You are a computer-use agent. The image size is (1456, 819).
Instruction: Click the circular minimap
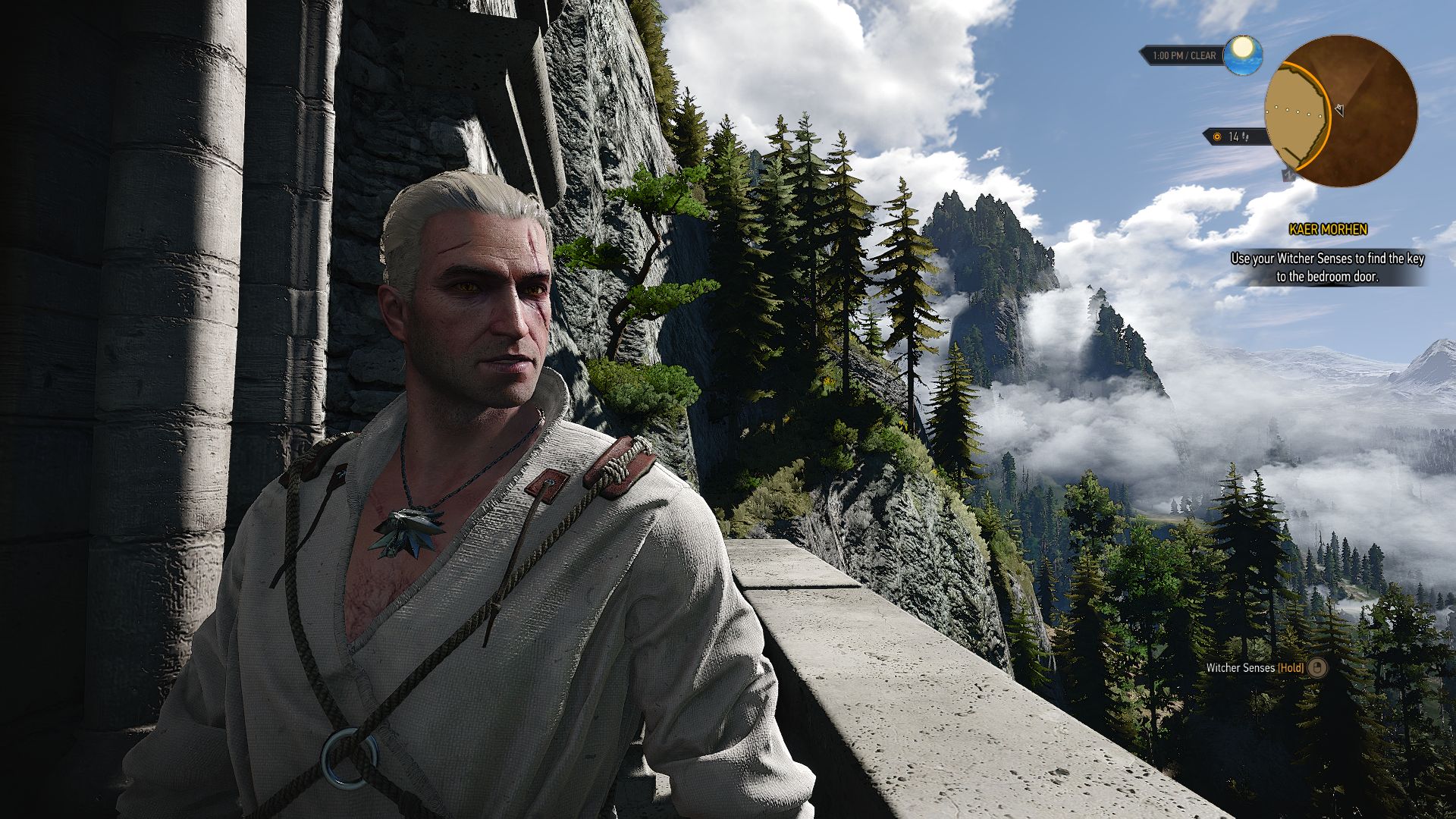(x=1341, y=111)
